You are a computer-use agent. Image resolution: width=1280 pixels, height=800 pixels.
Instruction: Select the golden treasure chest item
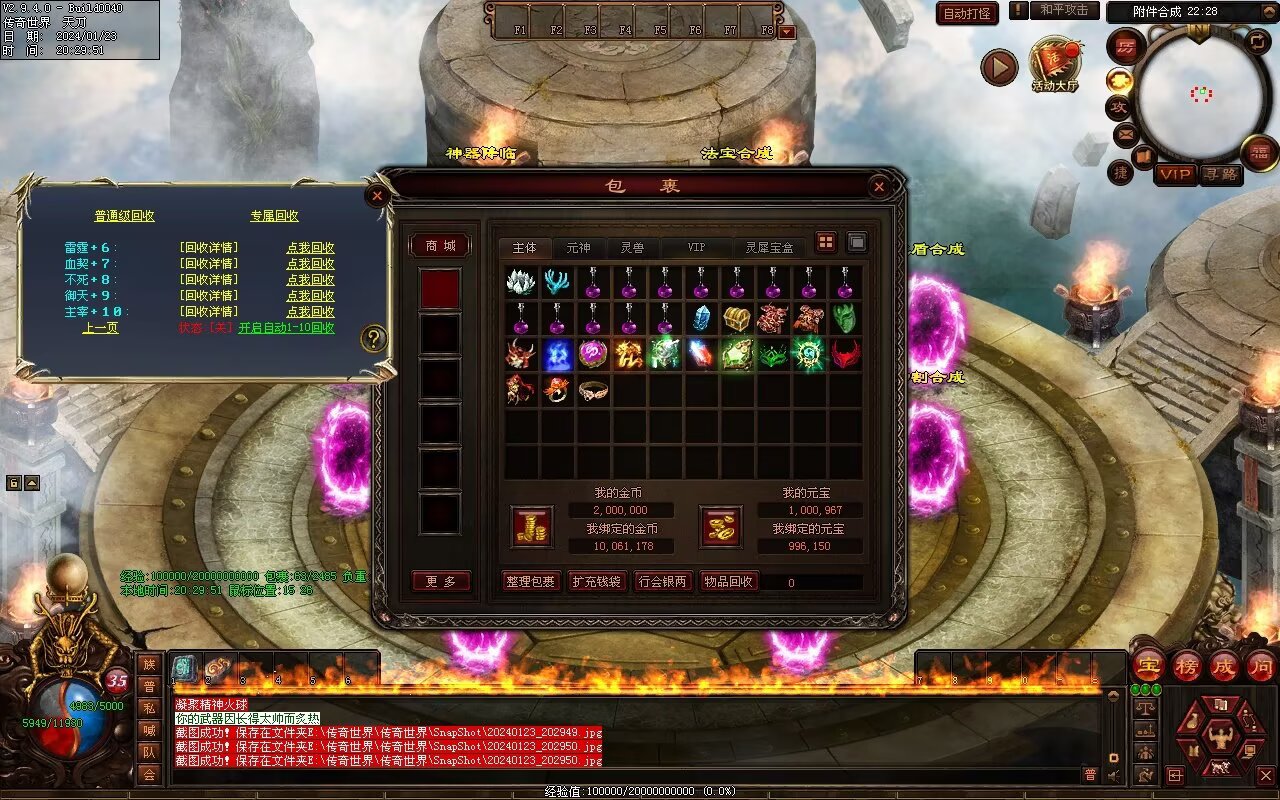tap(737, 319)
